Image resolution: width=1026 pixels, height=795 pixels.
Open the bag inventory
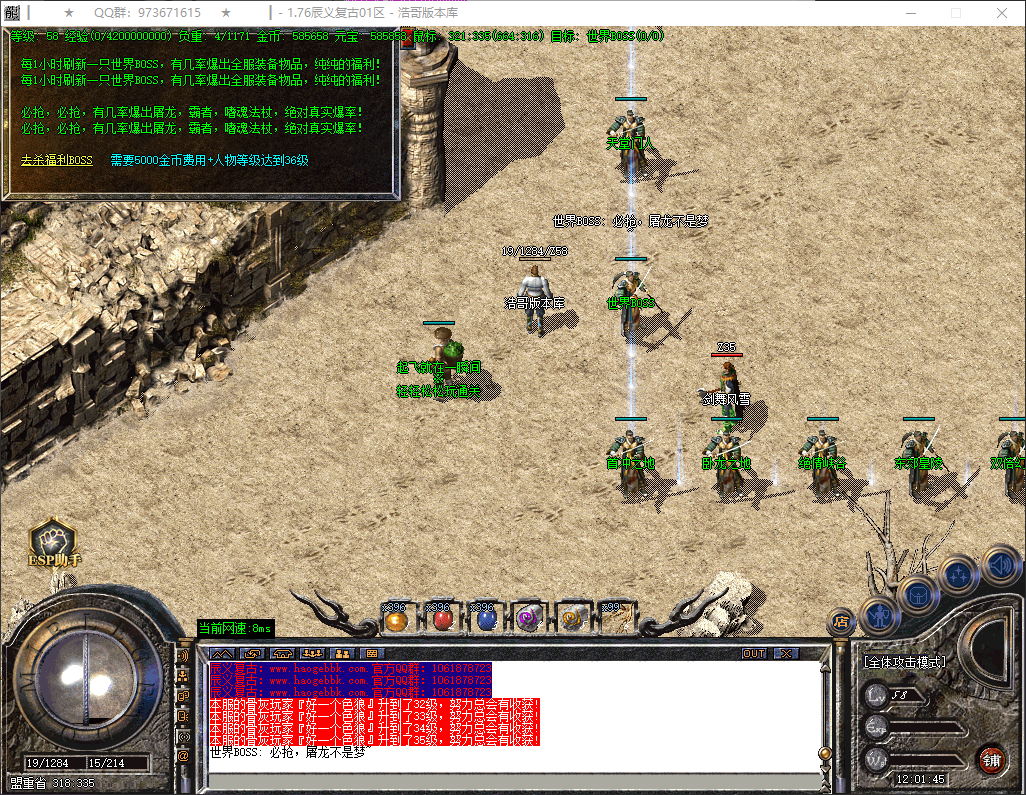pyautogui.click(x=916, y=594)
